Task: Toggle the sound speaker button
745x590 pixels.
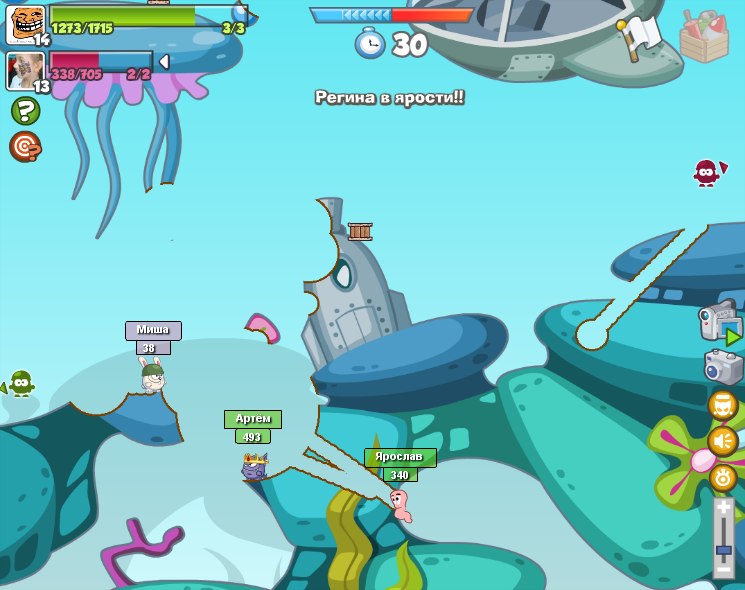Action: [723, 440]
